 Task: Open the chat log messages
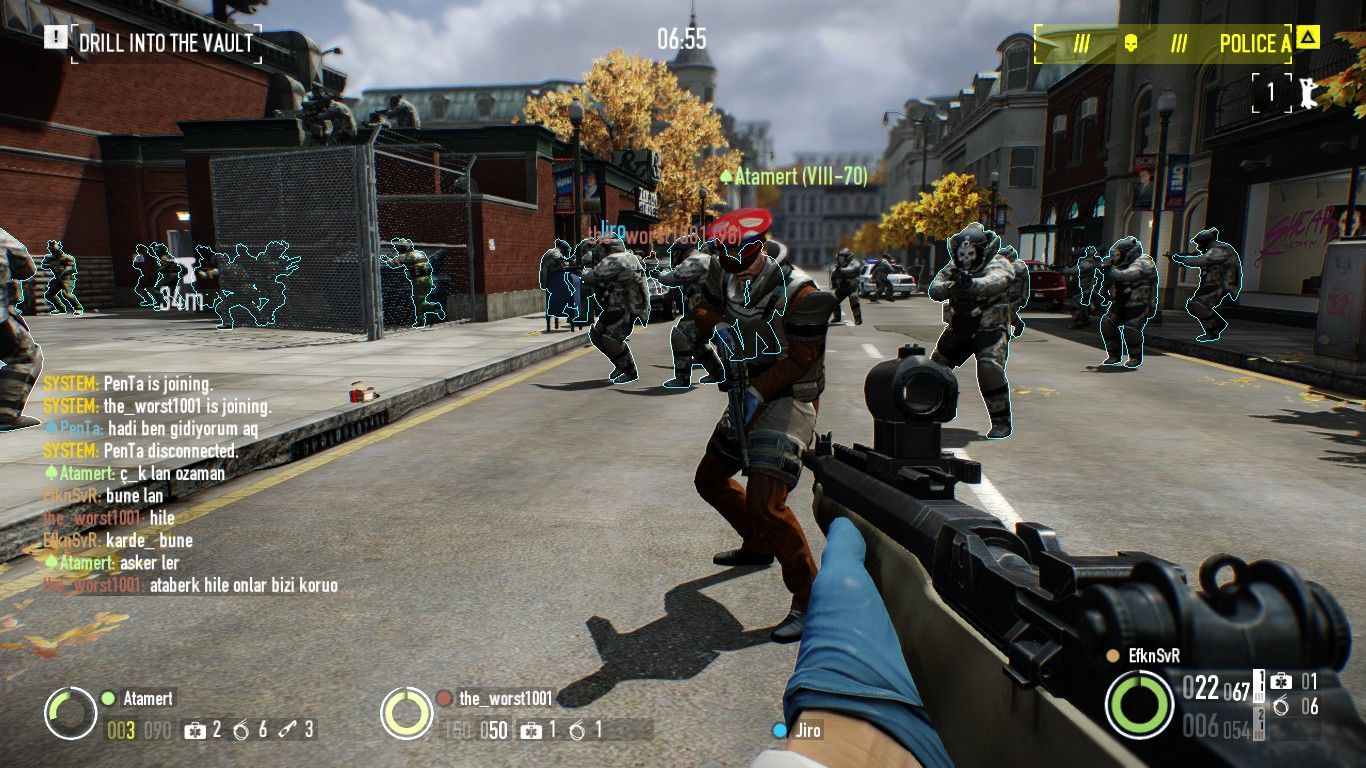pyautogui.click(x=190, y=485)
